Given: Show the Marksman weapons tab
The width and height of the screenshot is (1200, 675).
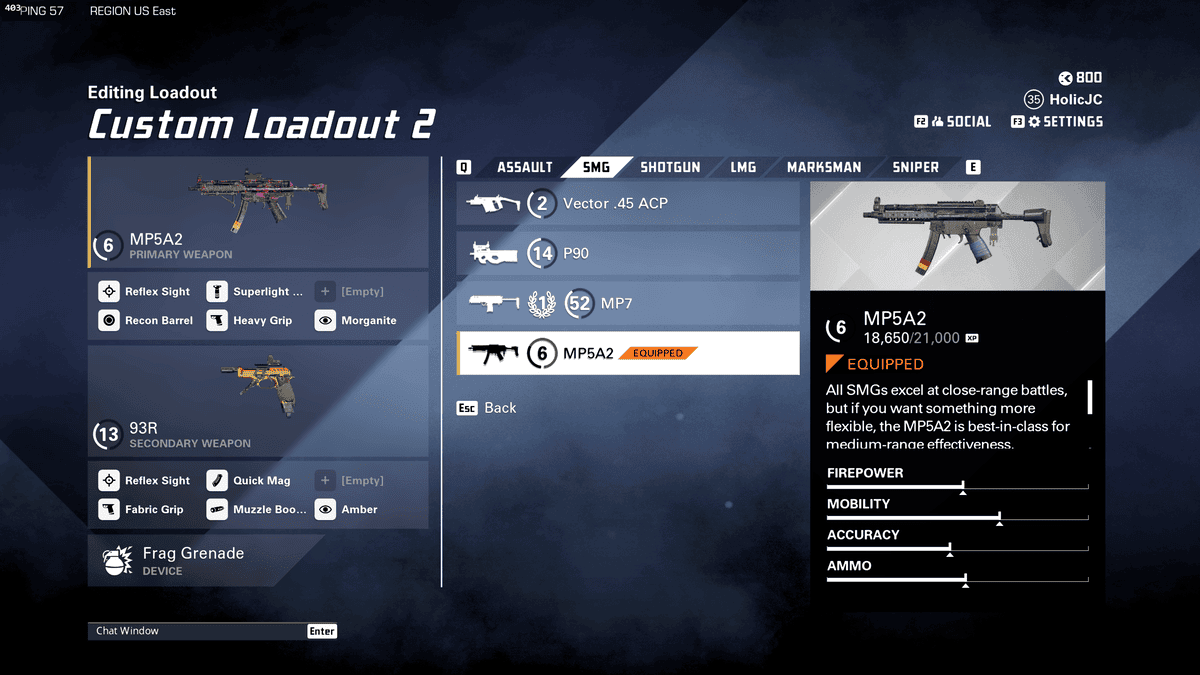Looking at the screenshot, I should (823, 167).
